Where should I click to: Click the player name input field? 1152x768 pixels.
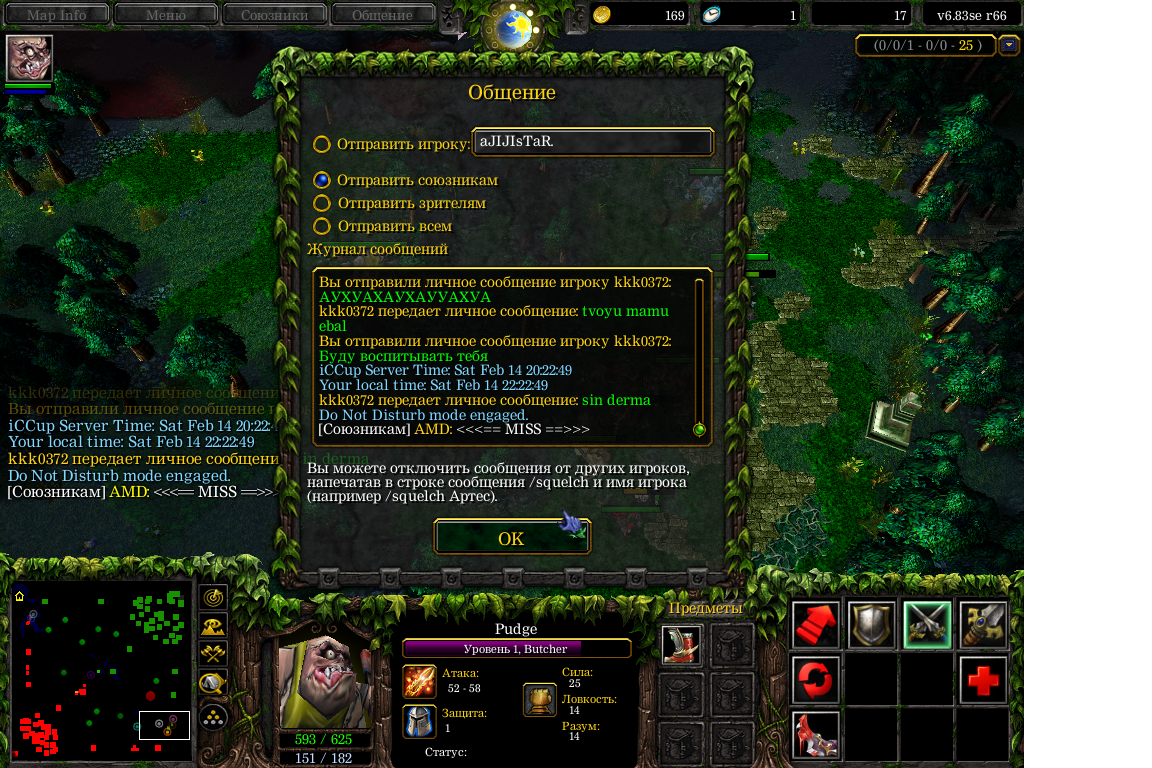pyautogui.click(x=592, y=142)
